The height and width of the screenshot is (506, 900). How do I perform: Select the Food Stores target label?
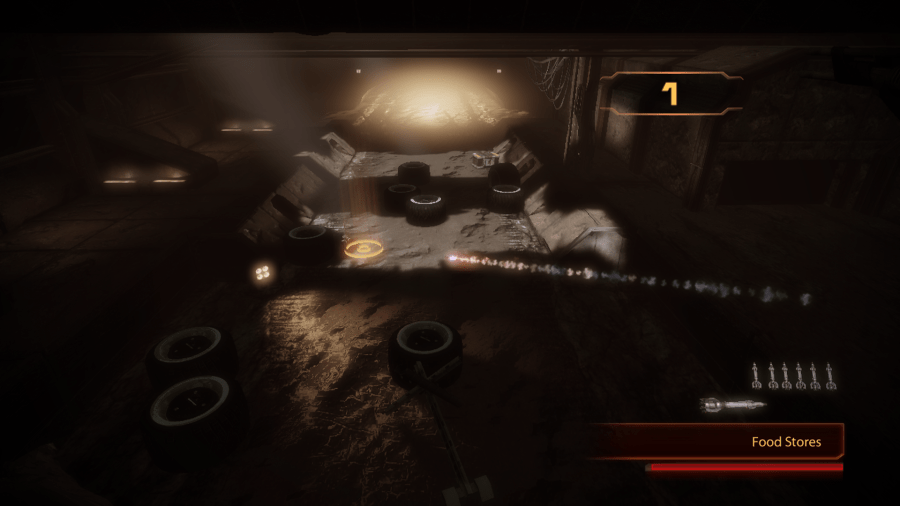coord(786,441)
